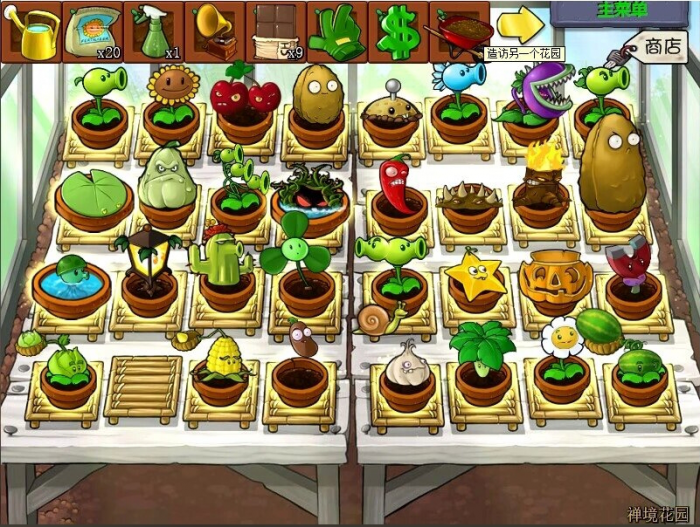Choose the bug spray bottle
The width and height of the screenshot is (700, 527).
[x=153, y=32]
